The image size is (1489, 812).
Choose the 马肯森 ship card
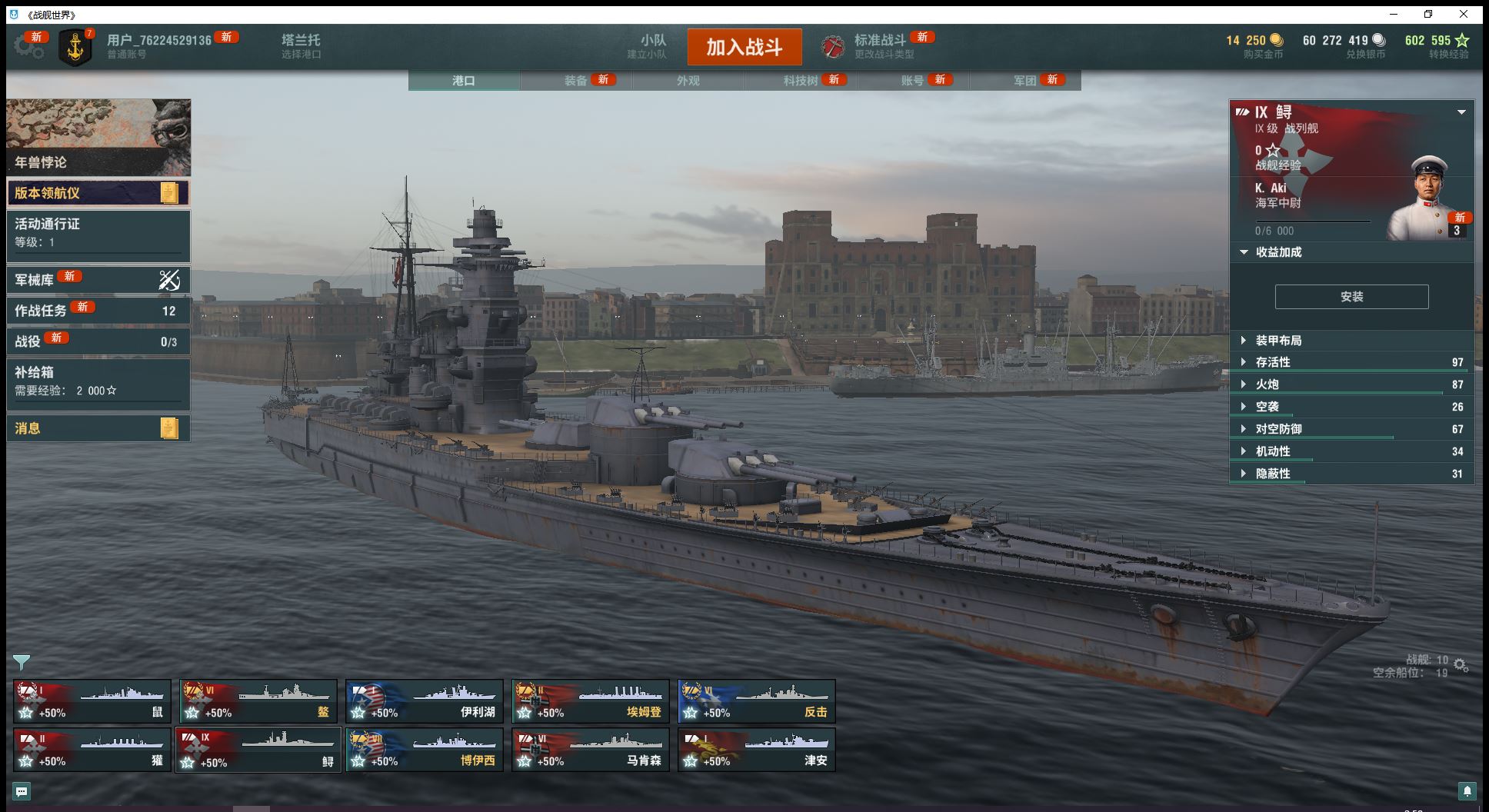click(x=591, y=750)
